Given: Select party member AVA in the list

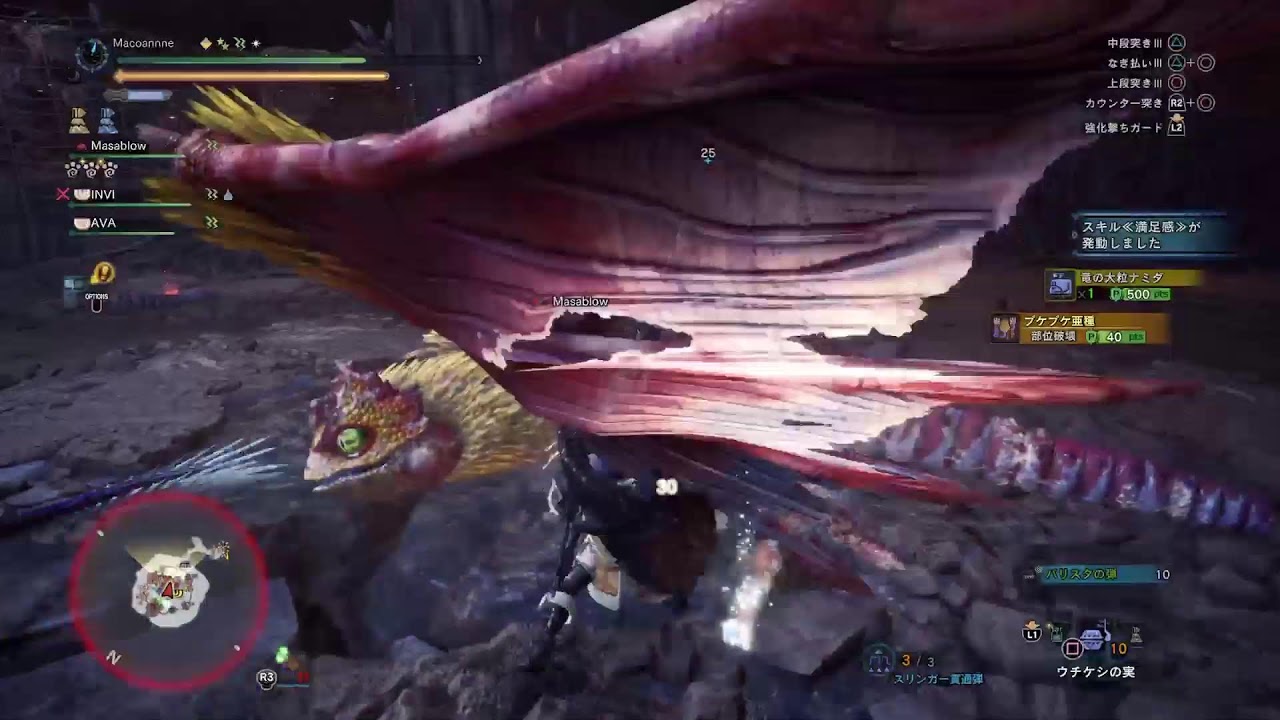Looking at the screenshot, I should tap(103, 223).
